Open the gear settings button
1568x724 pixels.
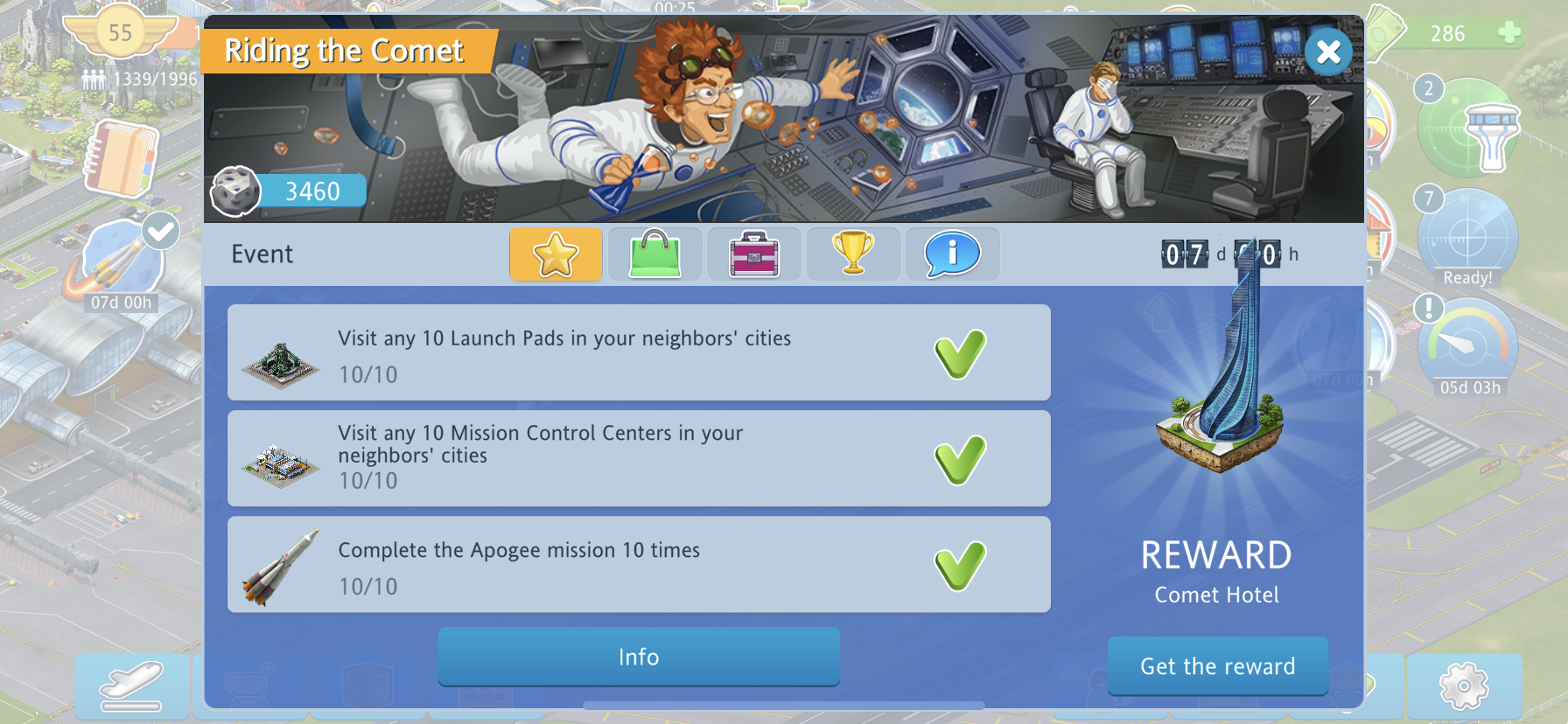tap(1464, 686)
